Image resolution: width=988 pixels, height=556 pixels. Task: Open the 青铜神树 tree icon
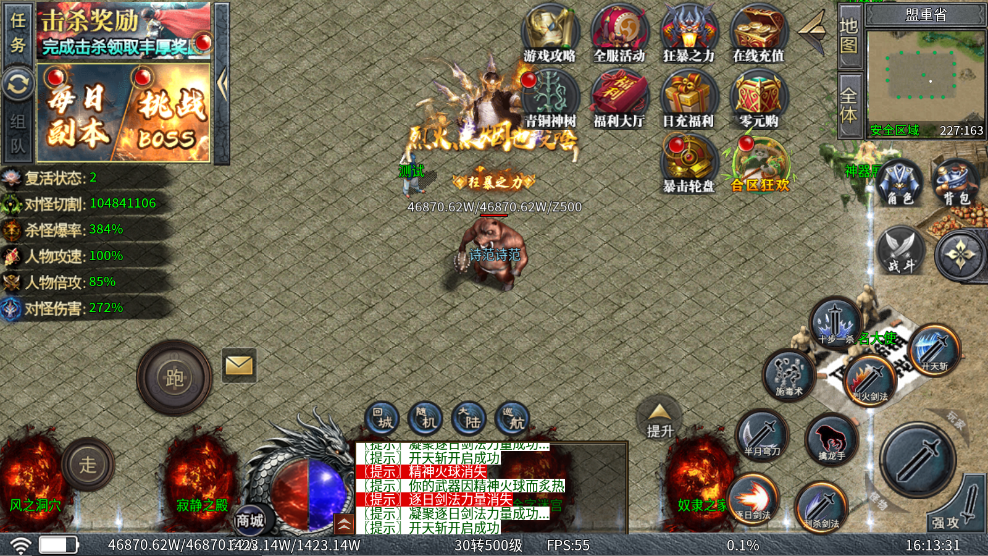tap(549, 97)
